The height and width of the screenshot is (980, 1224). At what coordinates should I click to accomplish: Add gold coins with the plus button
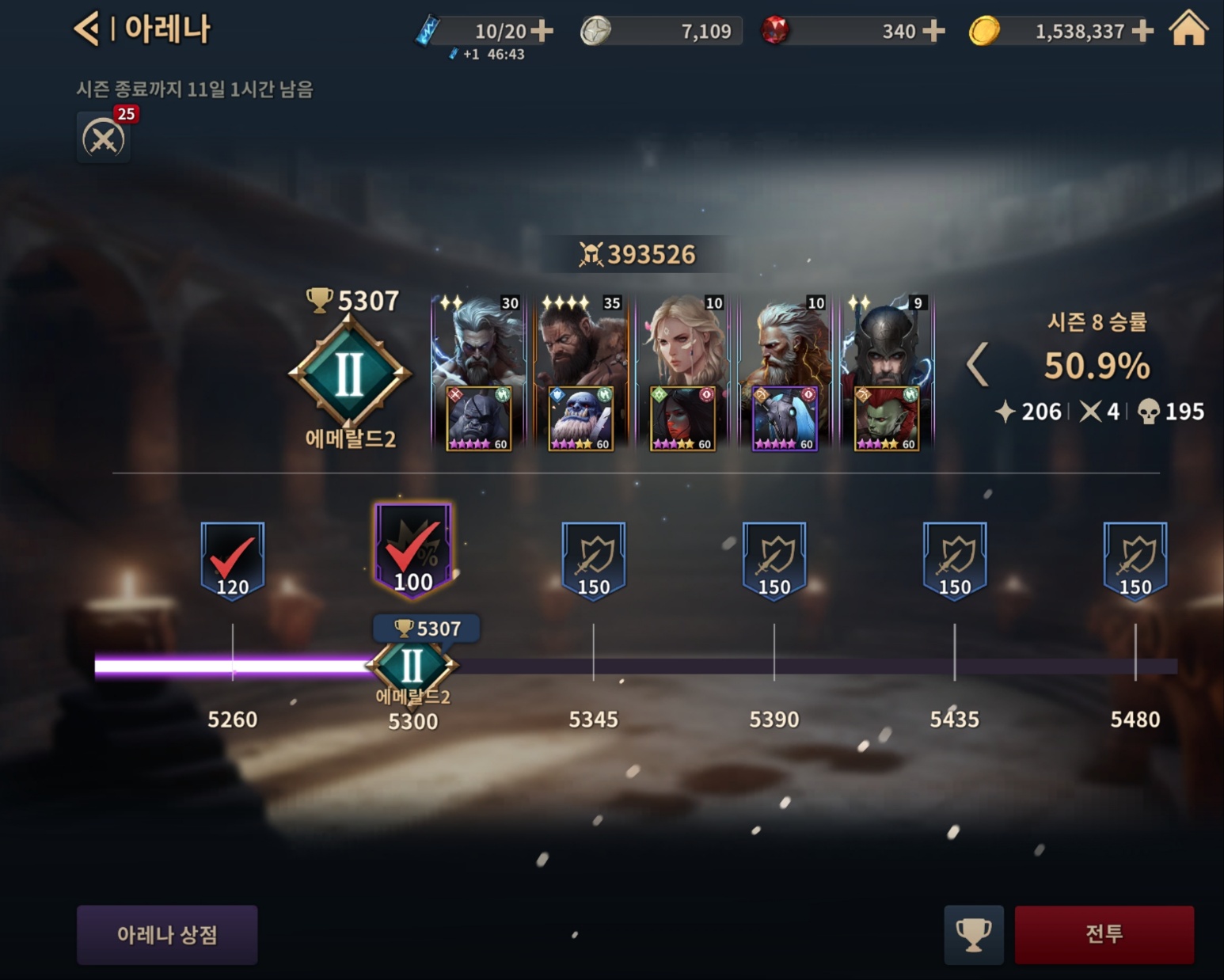tap(1142, 31)
